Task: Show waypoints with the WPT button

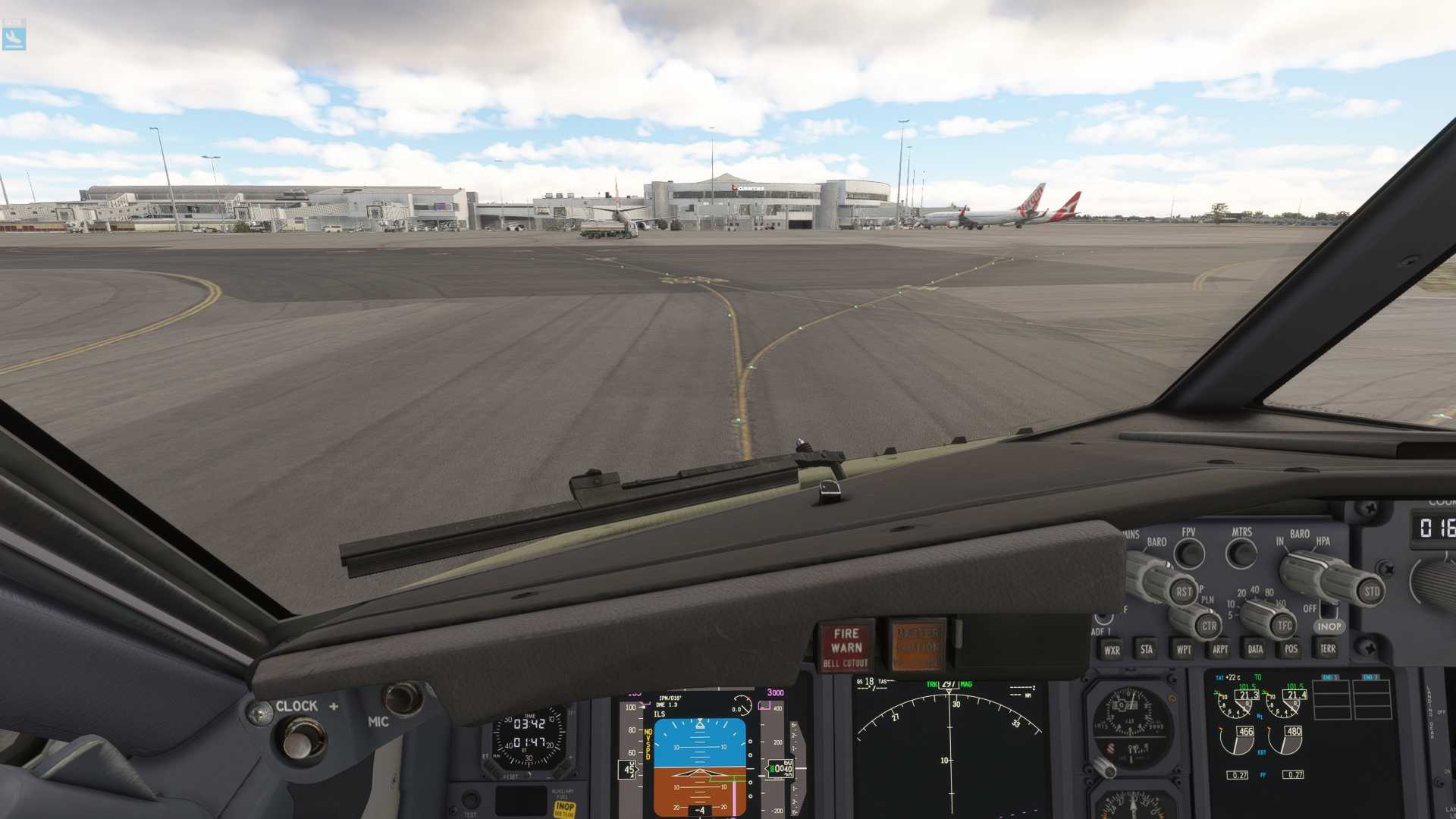Action: (x=1183, y=650)
